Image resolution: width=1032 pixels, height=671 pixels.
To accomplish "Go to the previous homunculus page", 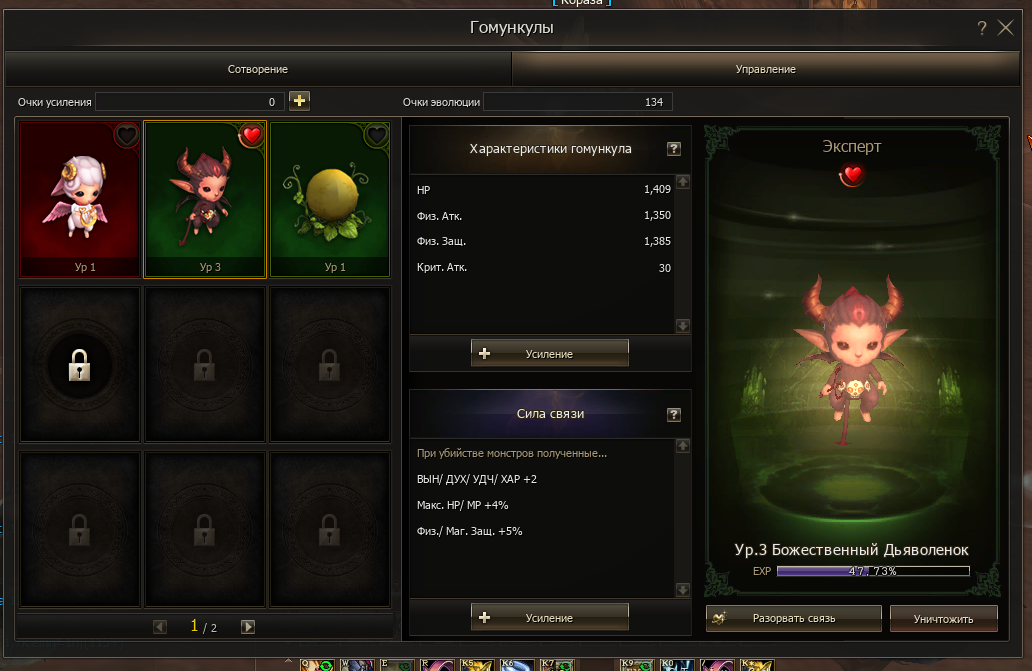I will point(160,627).
